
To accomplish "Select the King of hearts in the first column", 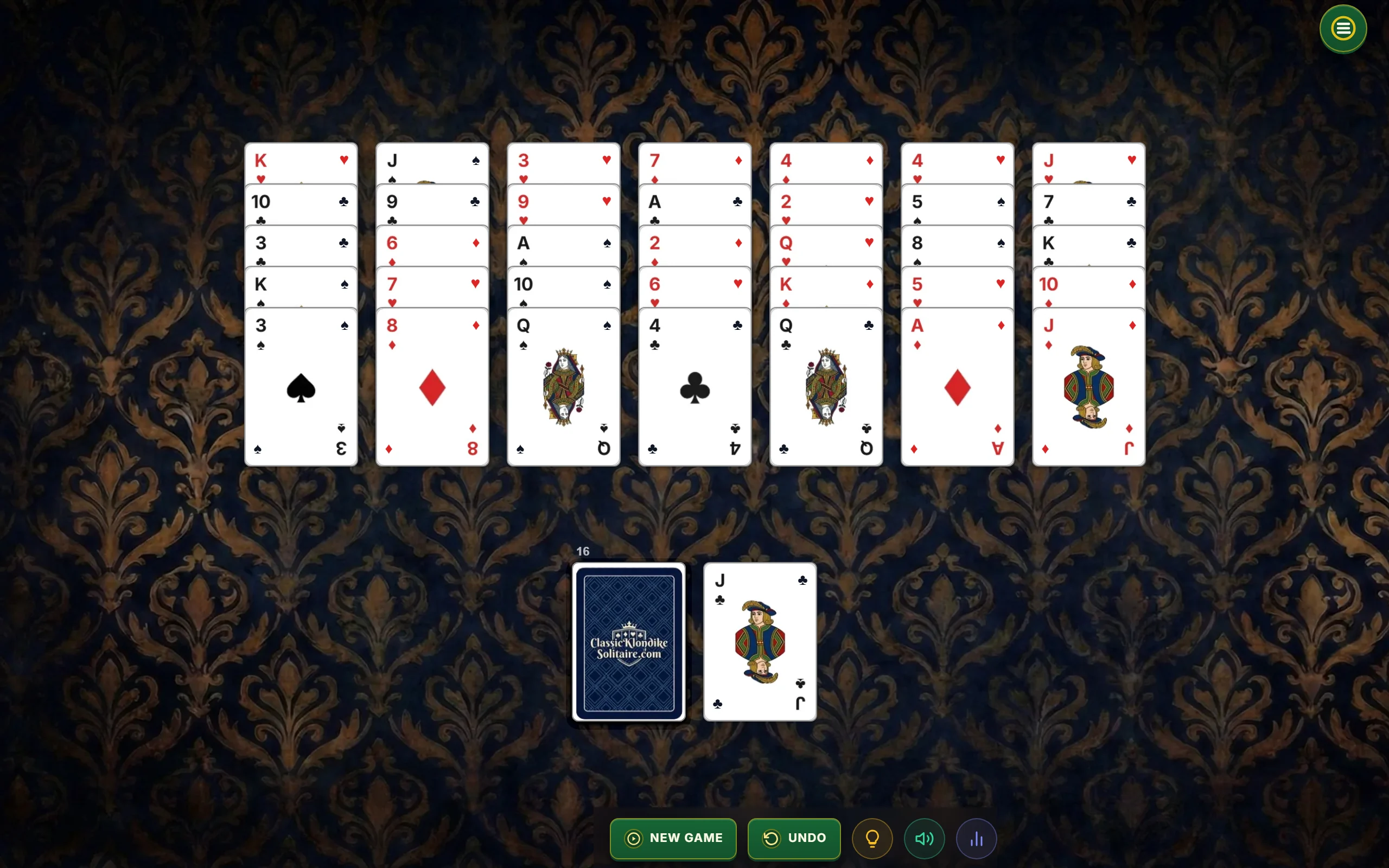I will click(x=261, y=162).
